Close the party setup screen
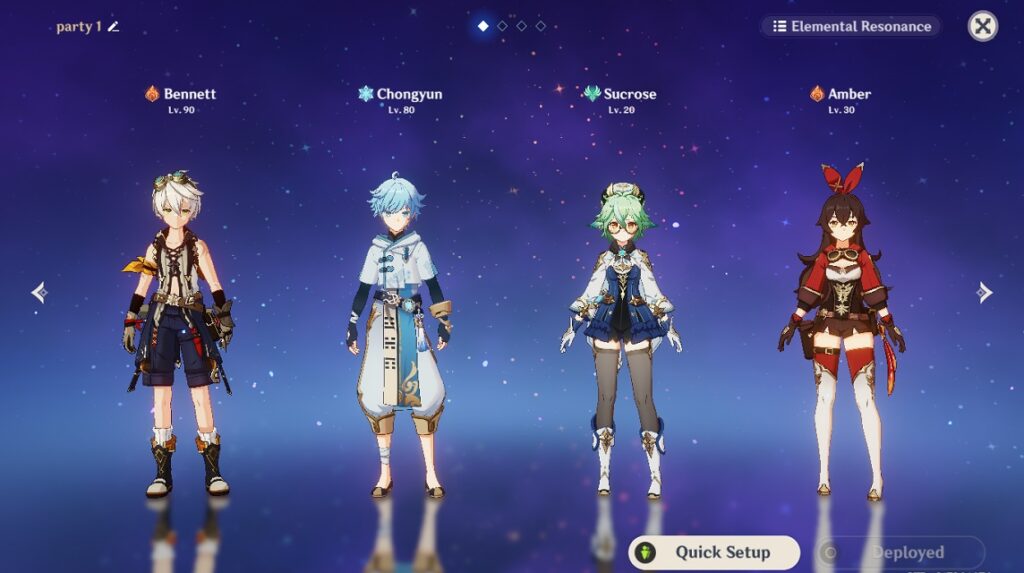 click(x=983, y=26)
